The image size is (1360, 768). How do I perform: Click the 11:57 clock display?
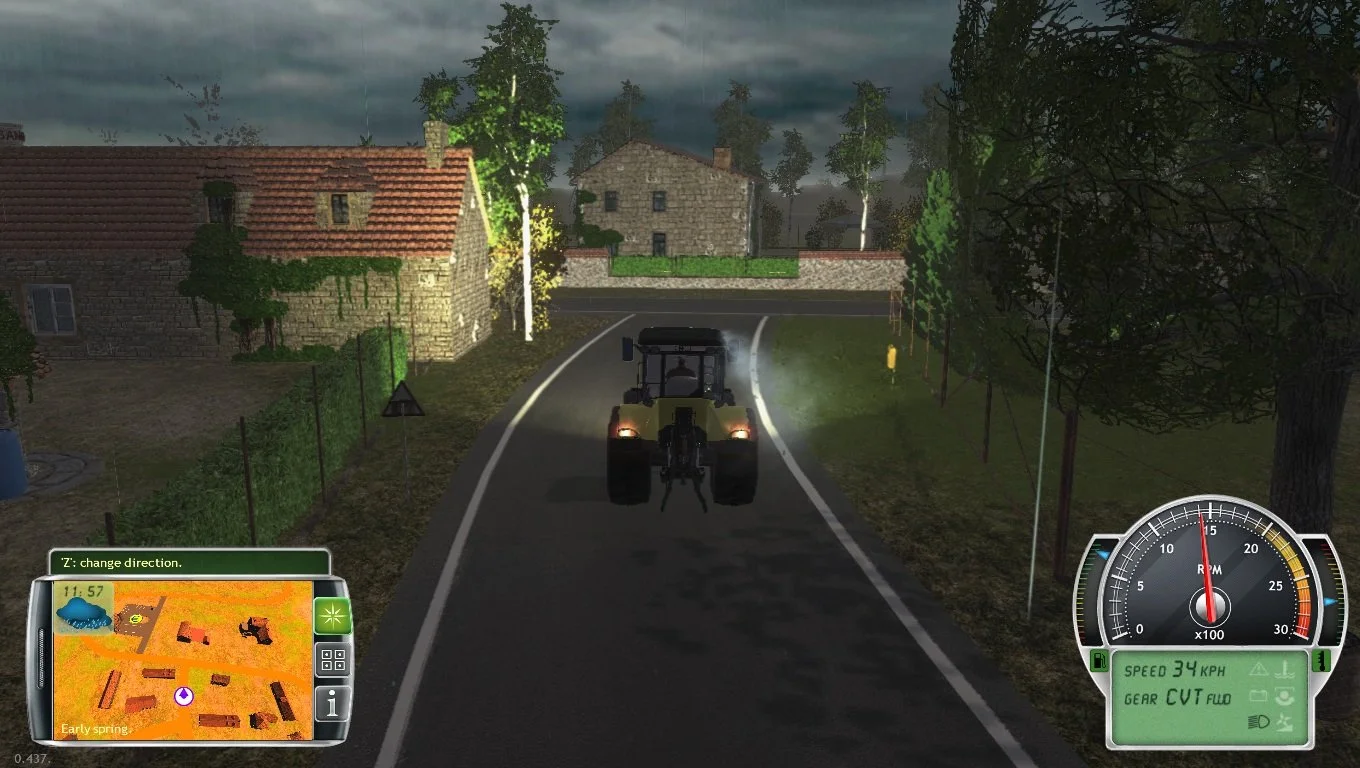tap(86, 590)
